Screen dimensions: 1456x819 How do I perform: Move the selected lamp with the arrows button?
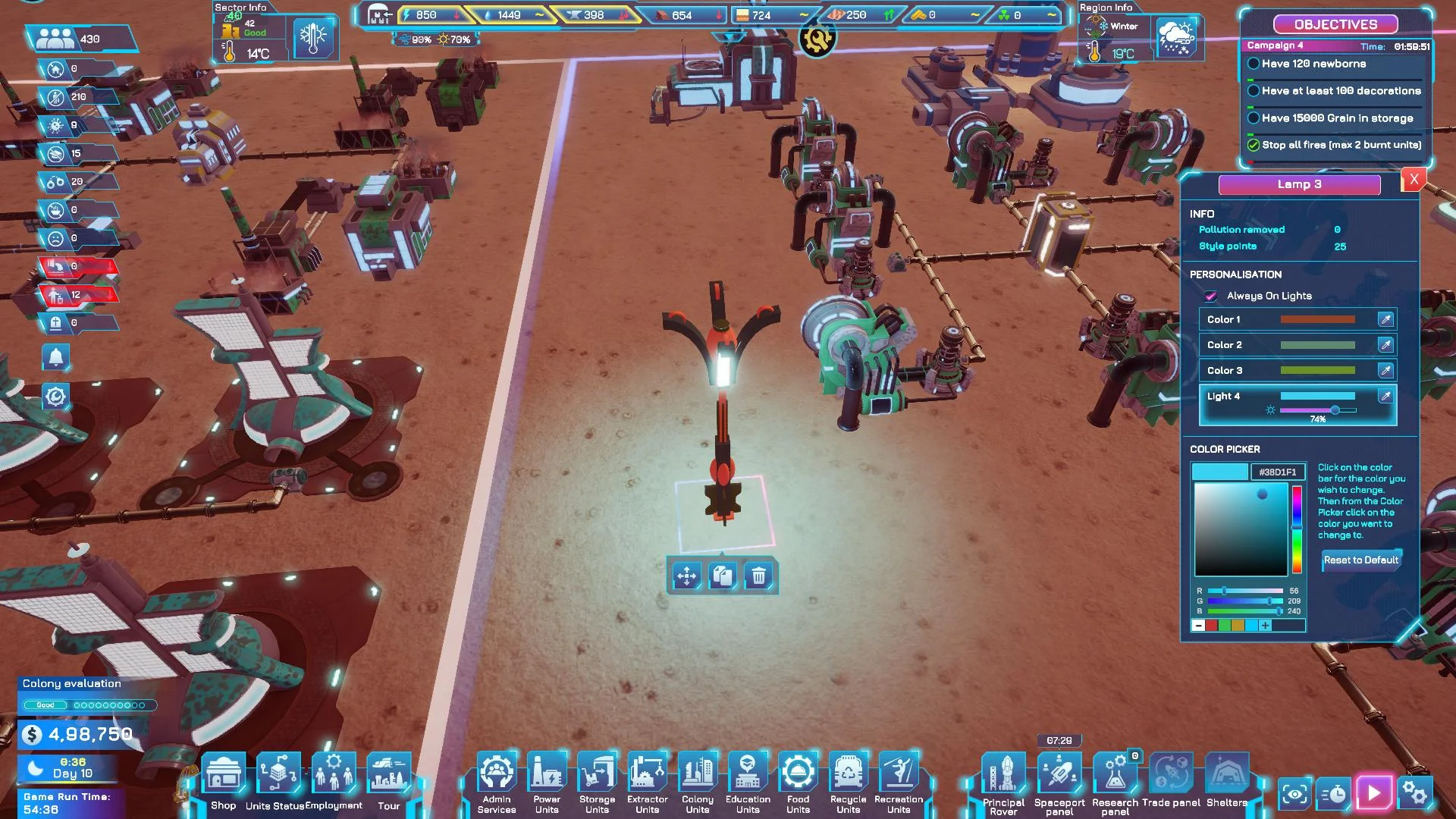click(x=686, y=576)
